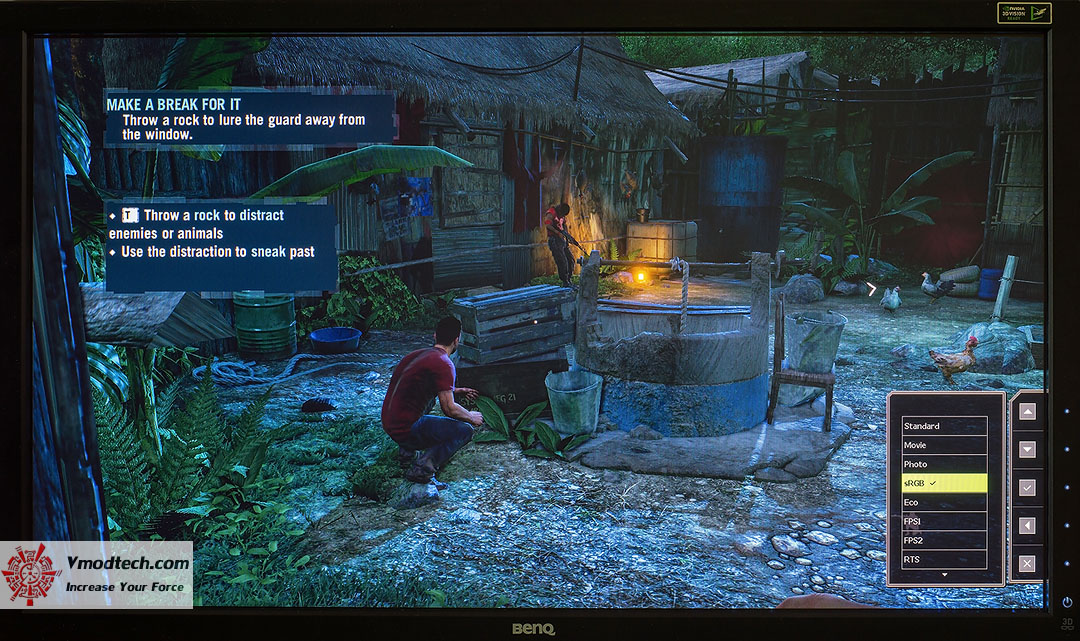
Task: Select the FPS2 gaming mode
Action: point(944,540)
